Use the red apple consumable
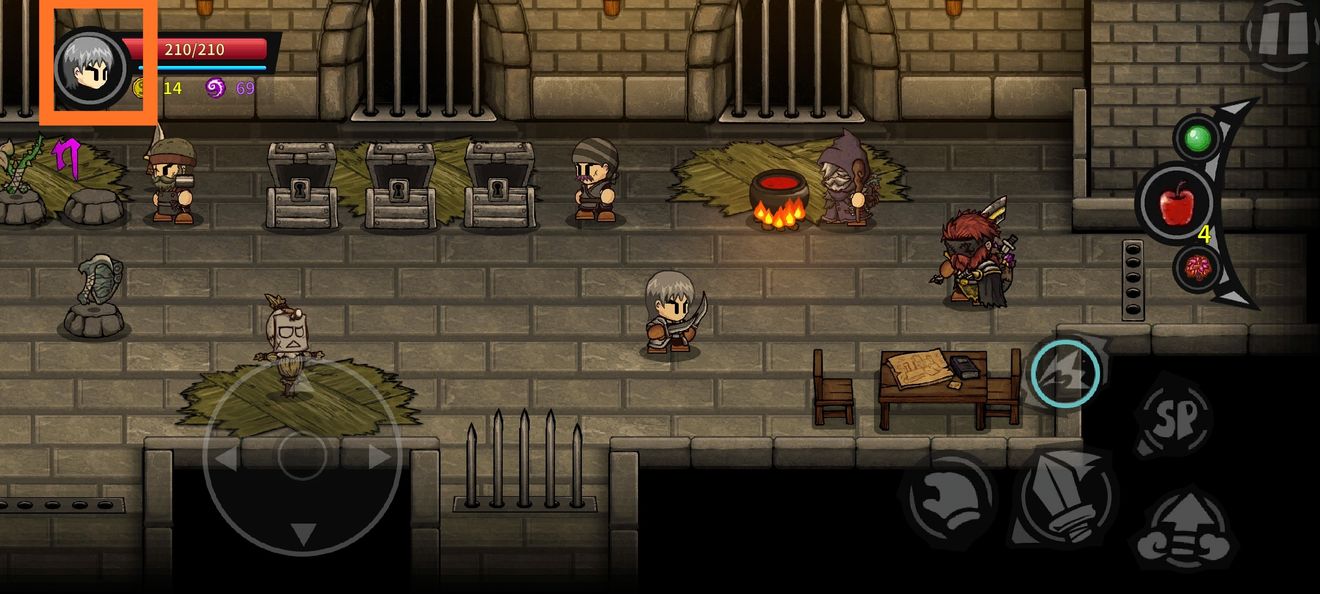Image resolution: width=1320 pixels, height=594 pixels. pos(1177,205)
